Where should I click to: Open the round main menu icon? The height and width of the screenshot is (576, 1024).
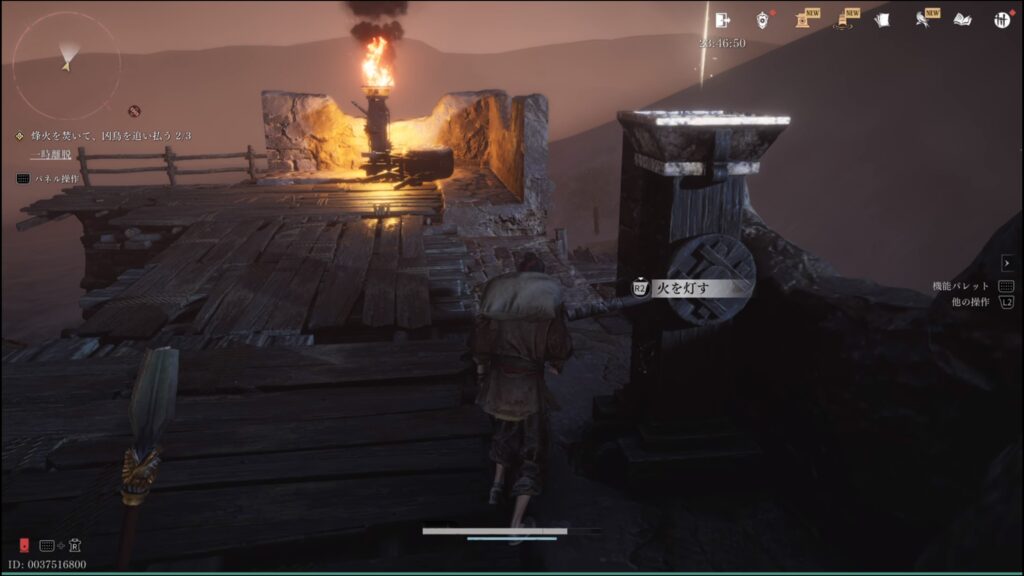[x=1002, y=20]
